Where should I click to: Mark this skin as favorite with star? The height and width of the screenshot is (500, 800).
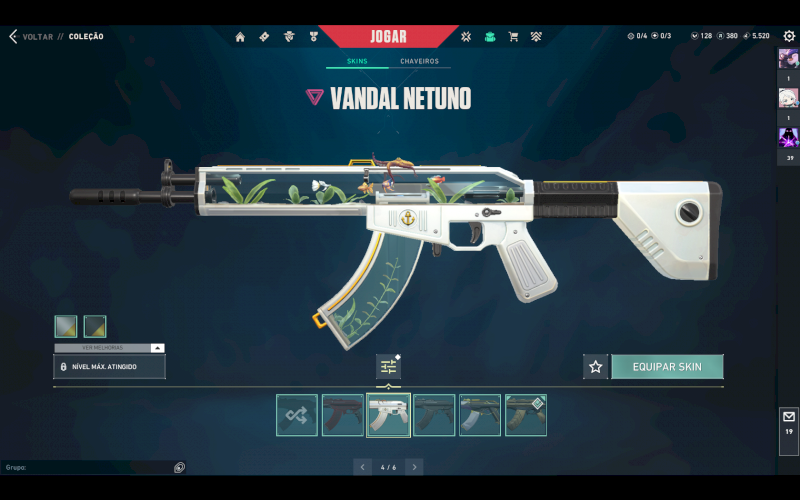595,367
